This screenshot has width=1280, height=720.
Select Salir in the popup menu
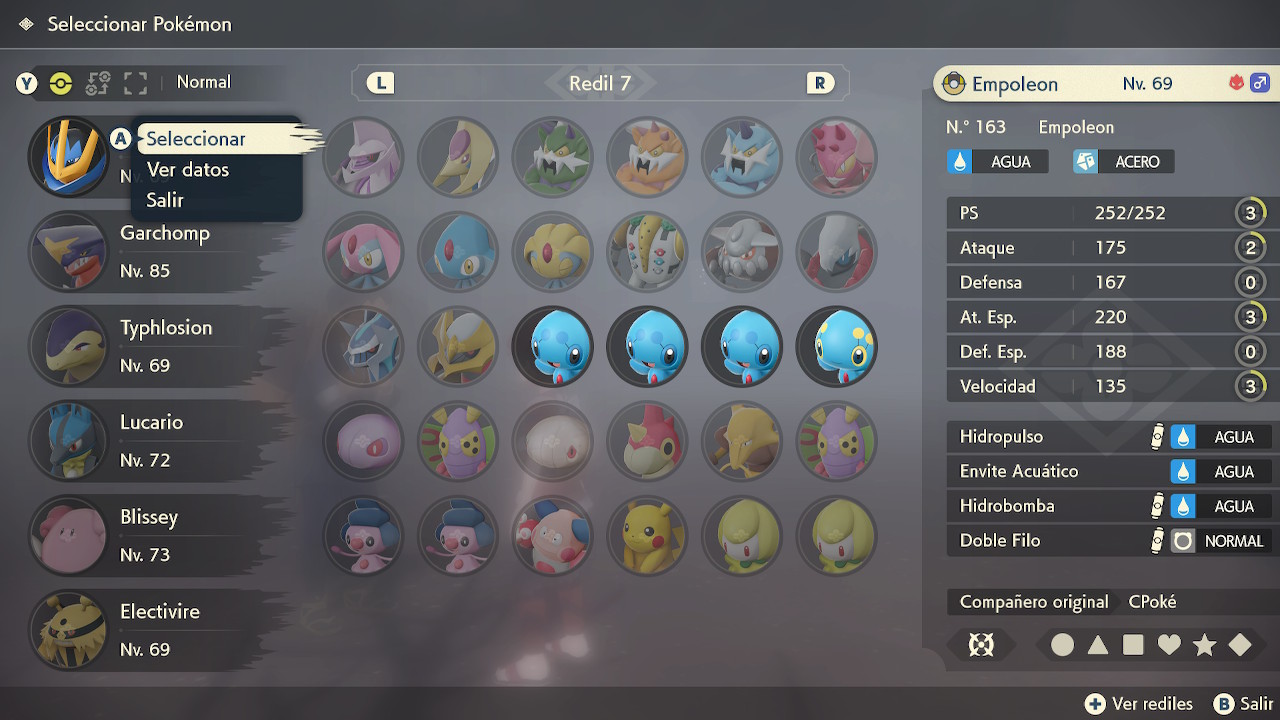tap(165, 200)
